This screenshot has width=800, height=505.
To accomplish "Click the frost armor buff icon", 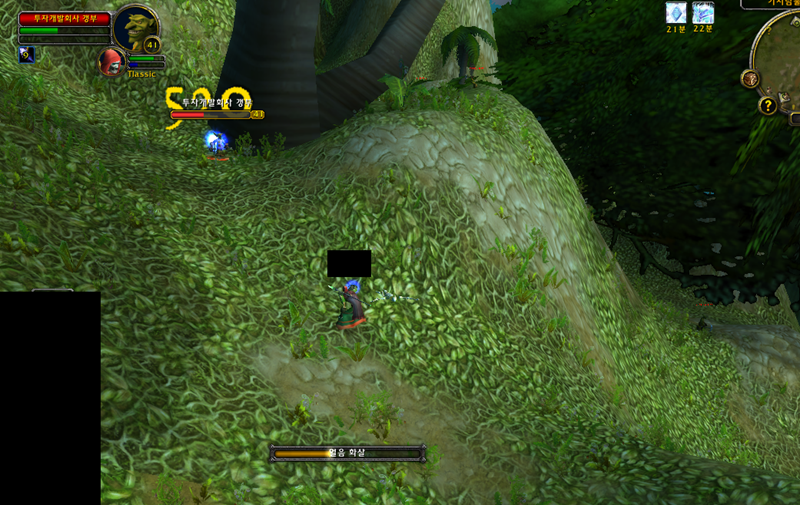I will (703, 13).
